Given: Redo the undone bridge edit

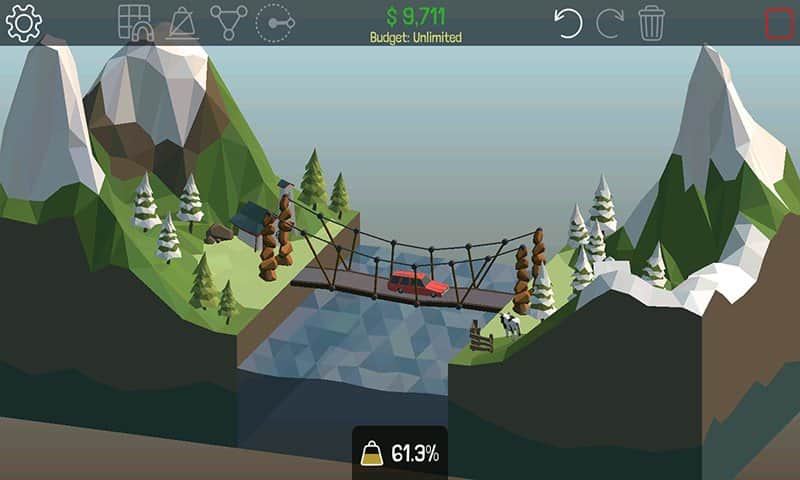Looking at the screenshot, I should 610,22.
